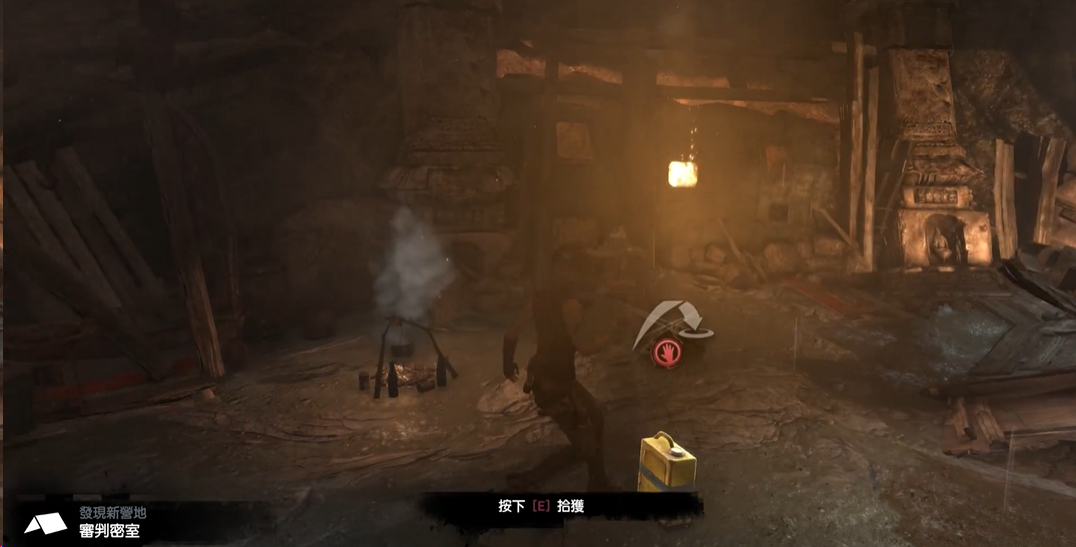The image size is (1076, 547).
Task: Click the red hand interaction icon
Action: pos(668,353)
